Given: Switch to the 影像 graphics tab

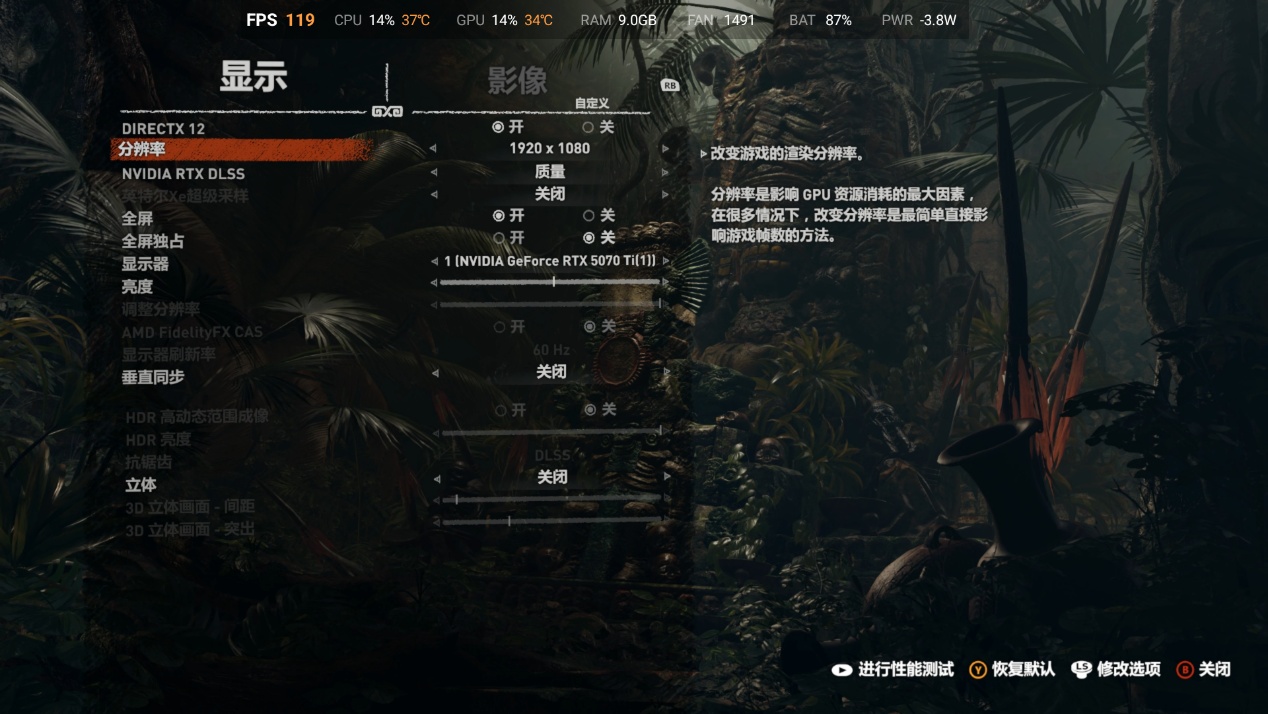Looking at the screenshot, I should click(517, 81).
